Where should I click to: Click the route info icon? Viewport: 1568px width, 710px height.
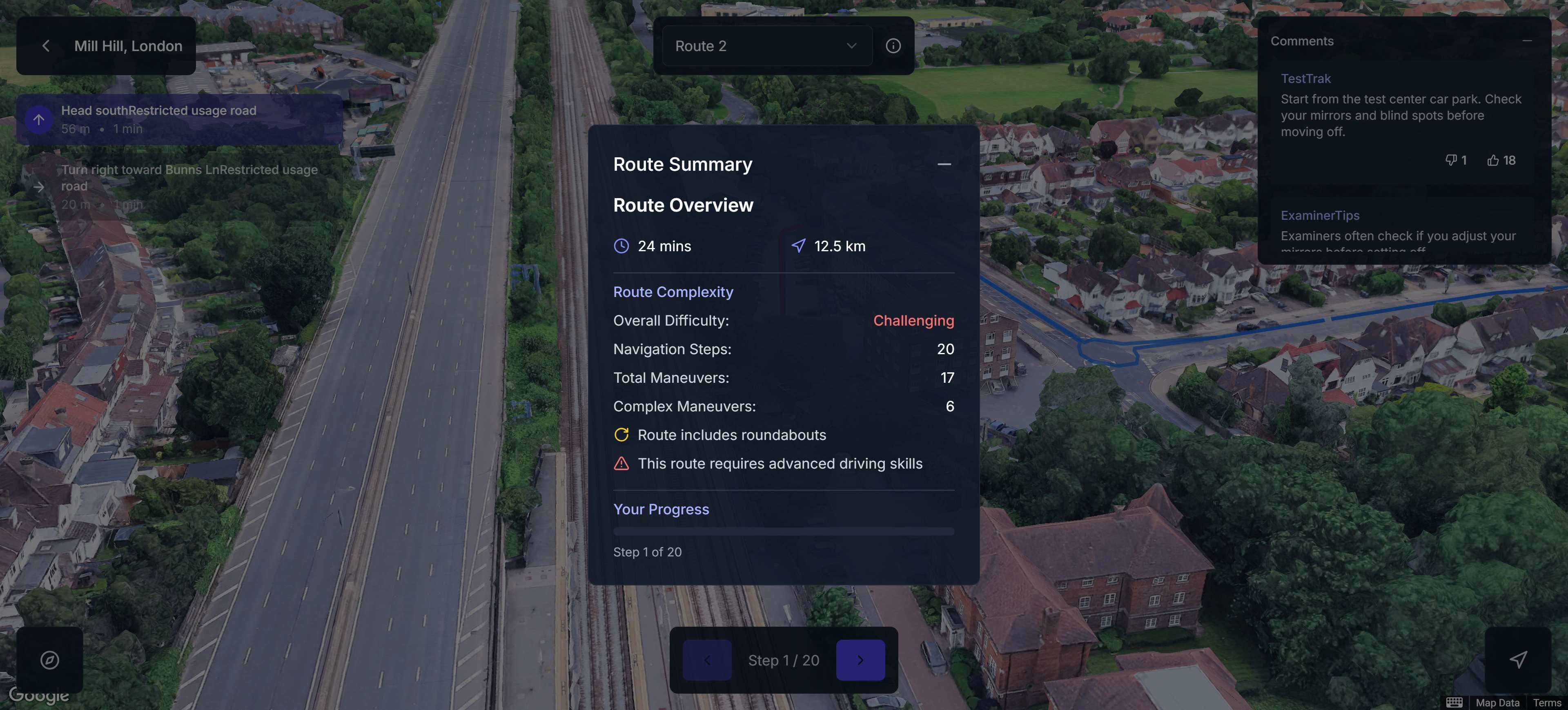pos(892,46)
